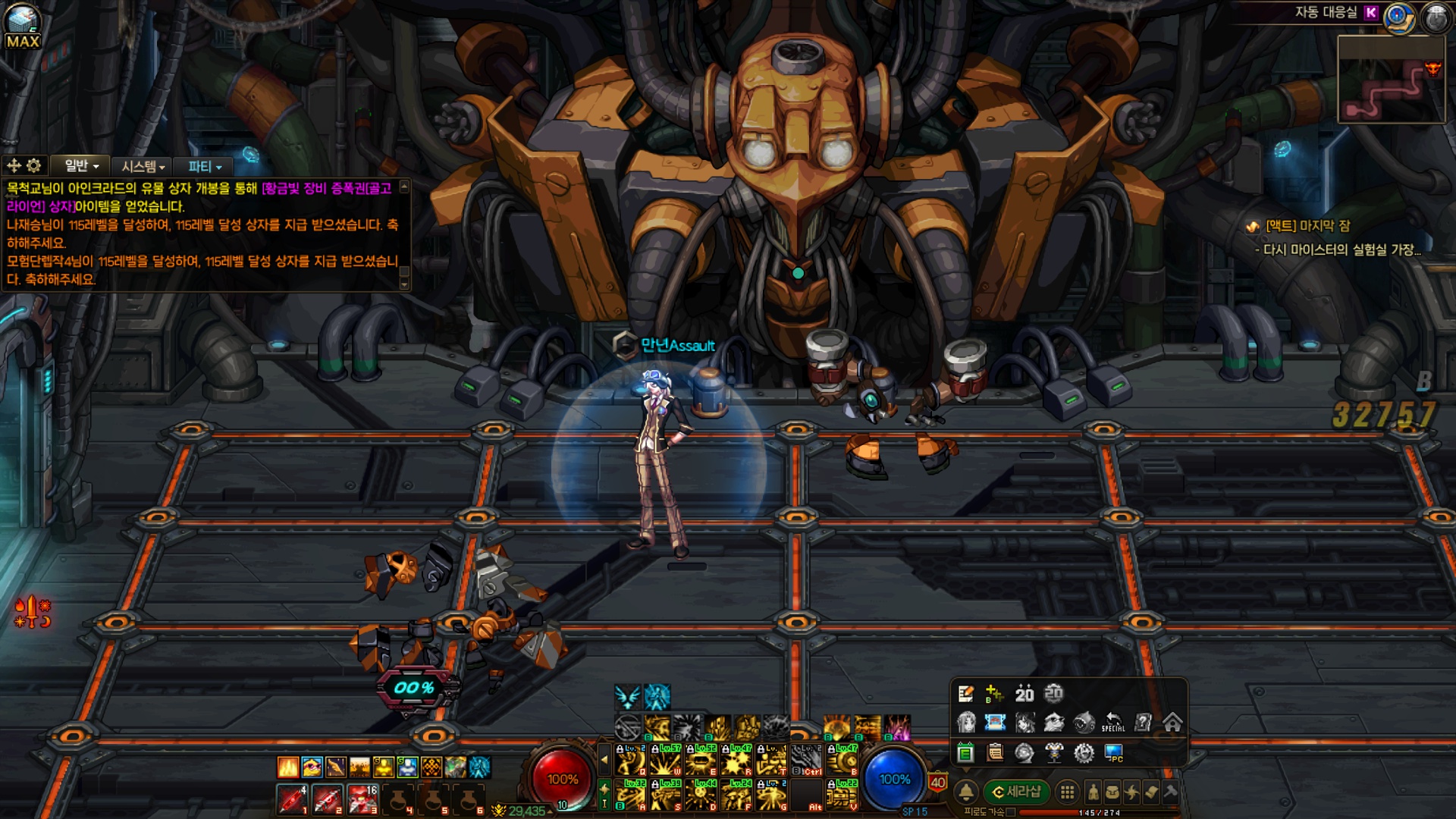Open the green E calendar icon
Screen dimensions: 1456x819
click(x=965, y=752)
